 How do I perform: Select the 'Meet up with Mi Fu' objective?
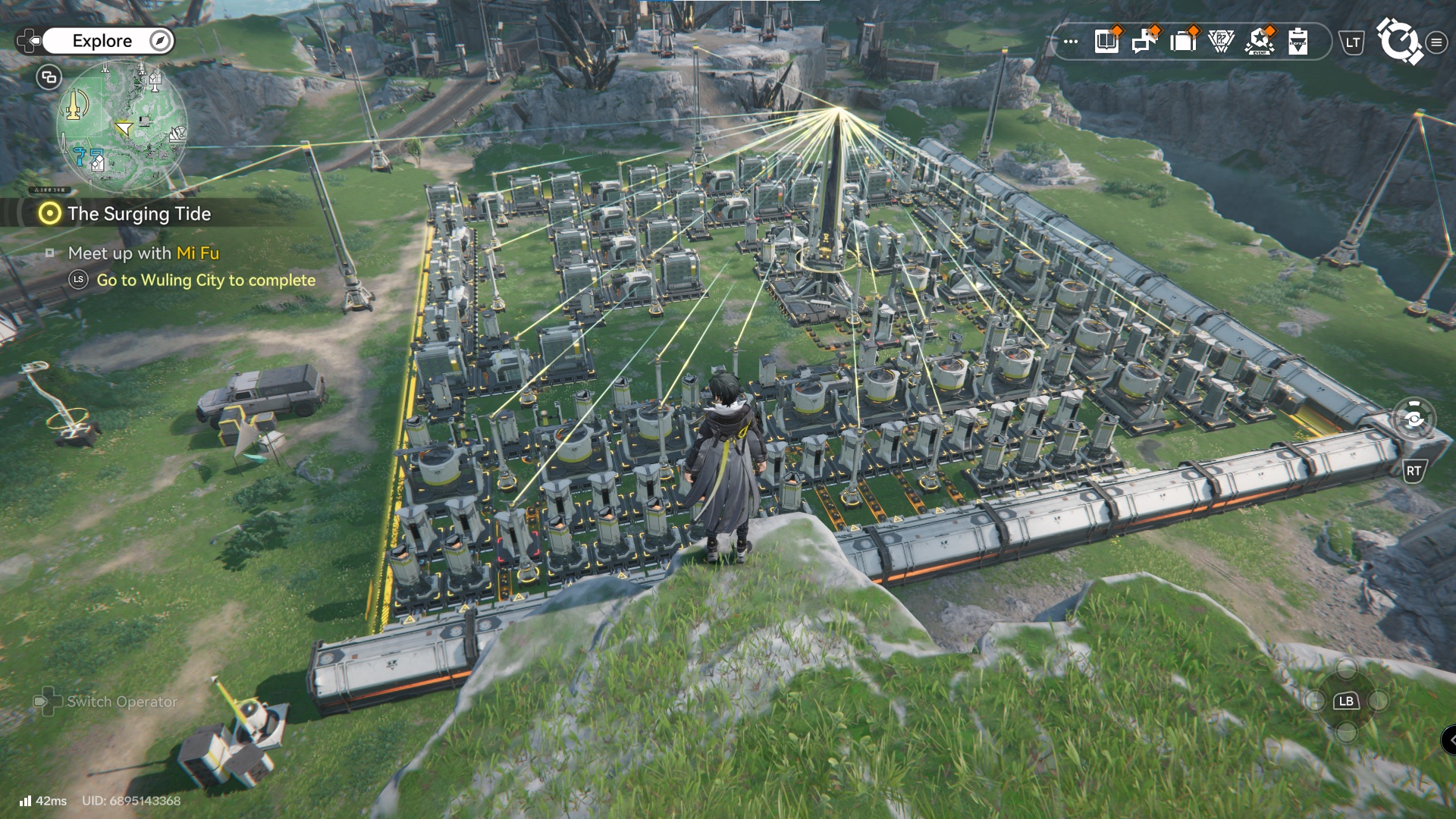(143, 253)
